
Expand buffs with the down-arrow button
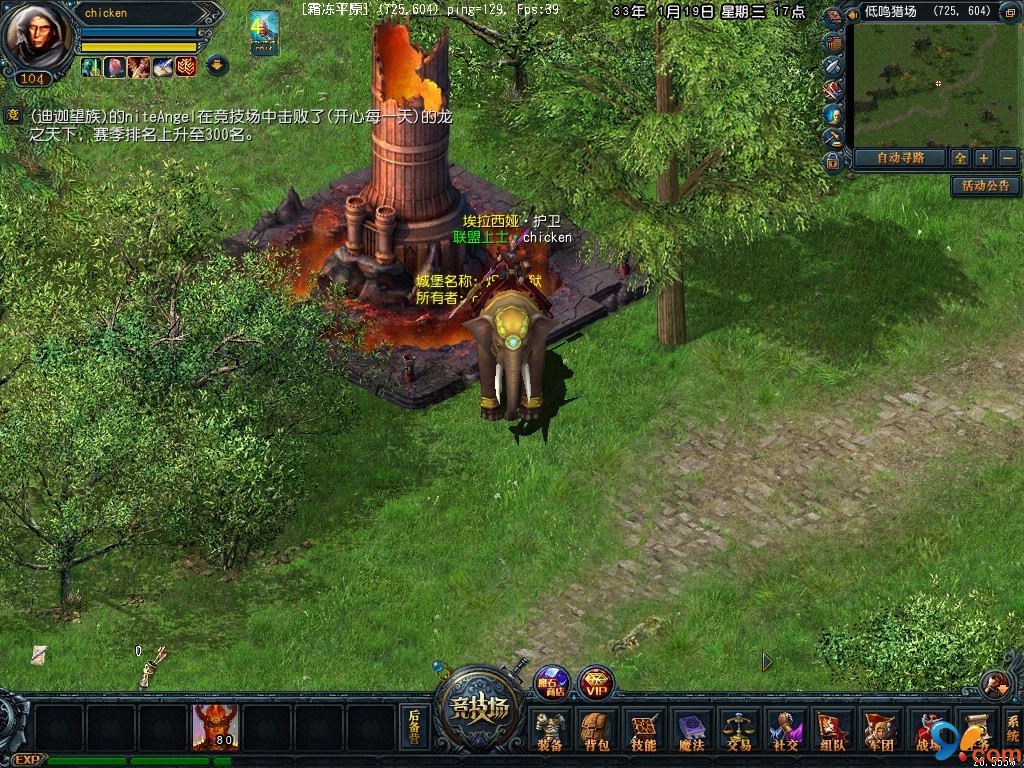tap(217, 66)
